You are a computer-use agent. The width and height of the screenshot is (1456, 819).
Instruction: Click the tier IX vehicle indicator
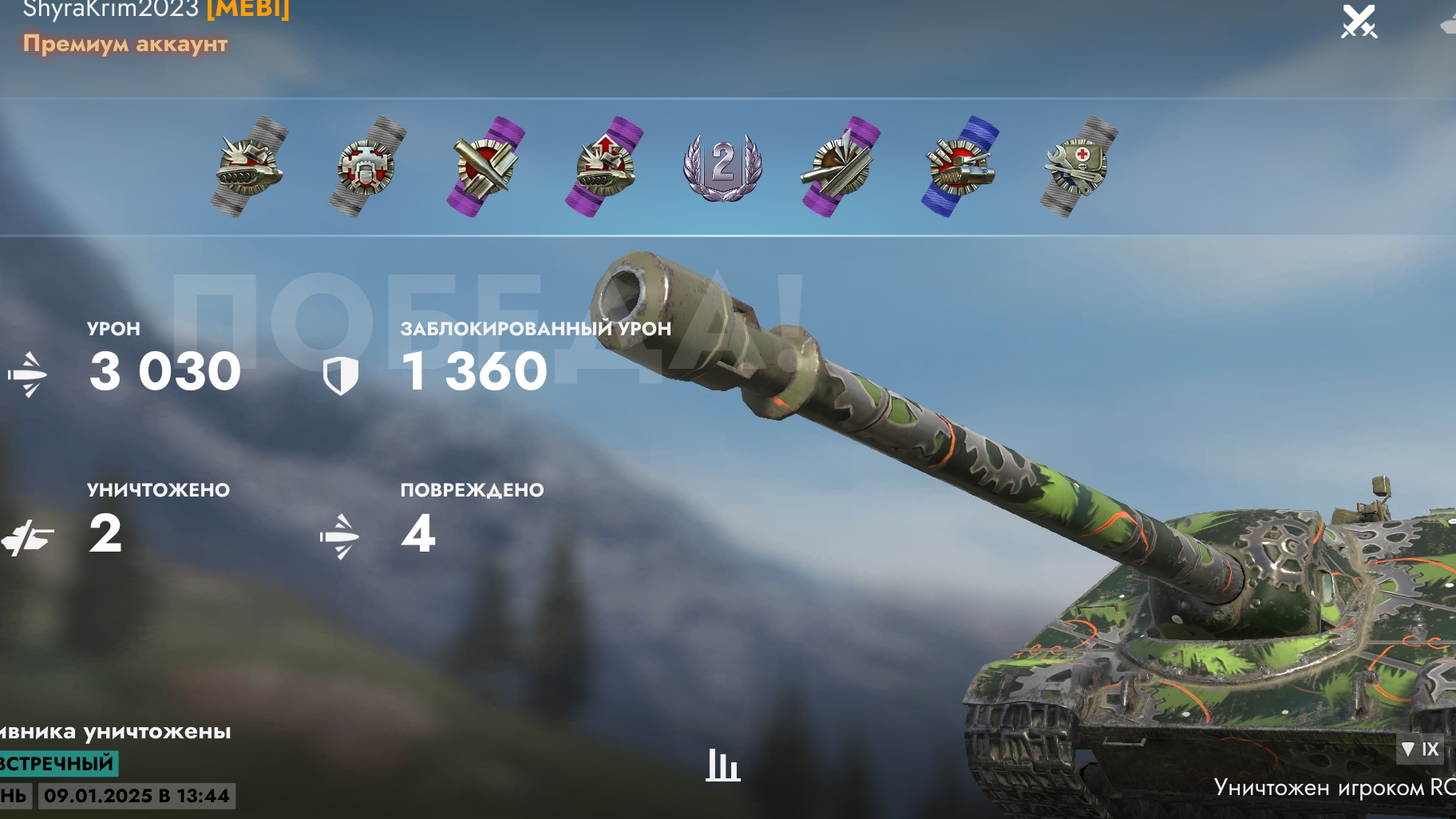point(1421,749)
